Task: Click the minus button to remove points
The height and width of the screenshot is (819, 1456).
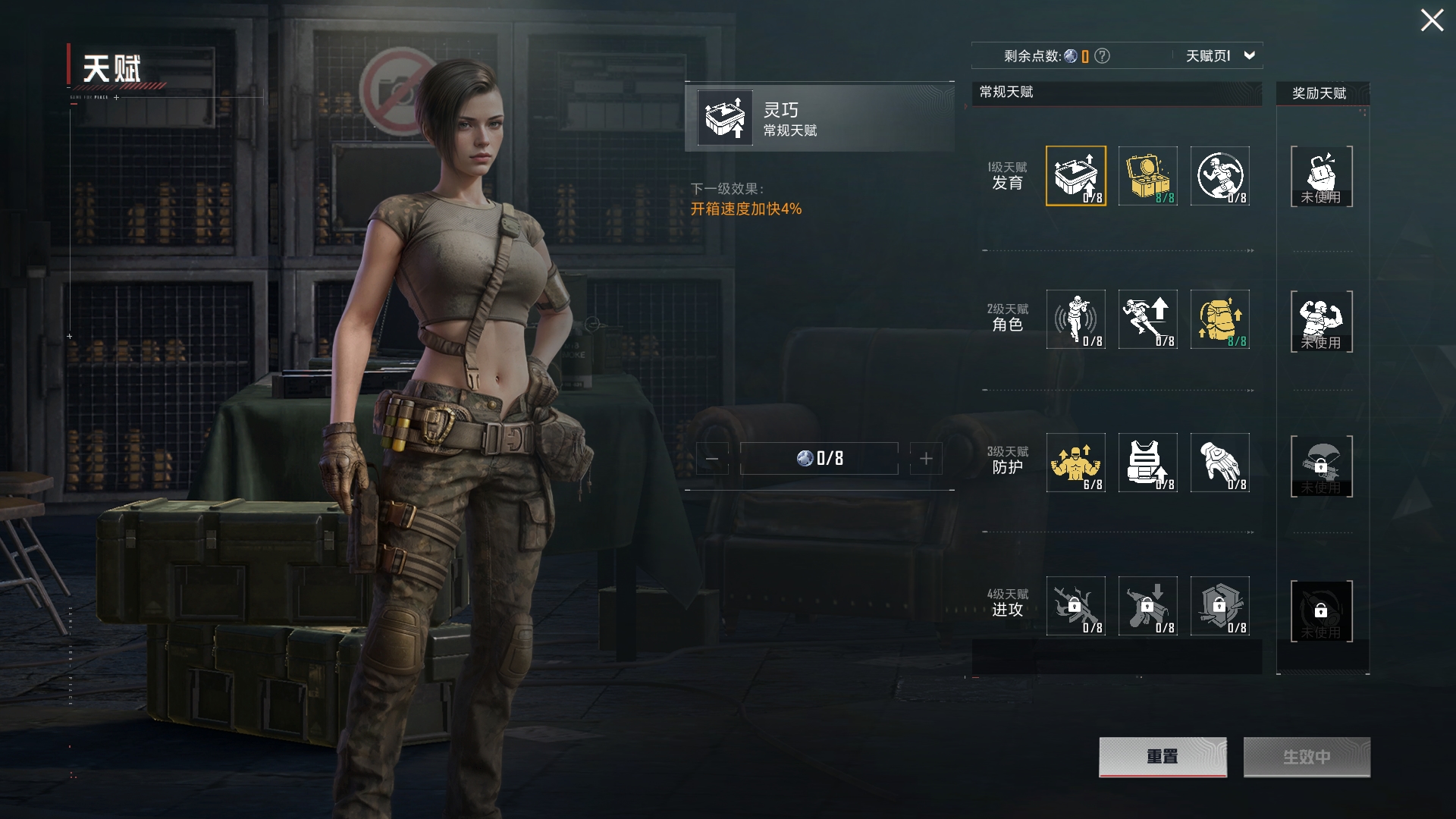Action: tap(712, 459)
